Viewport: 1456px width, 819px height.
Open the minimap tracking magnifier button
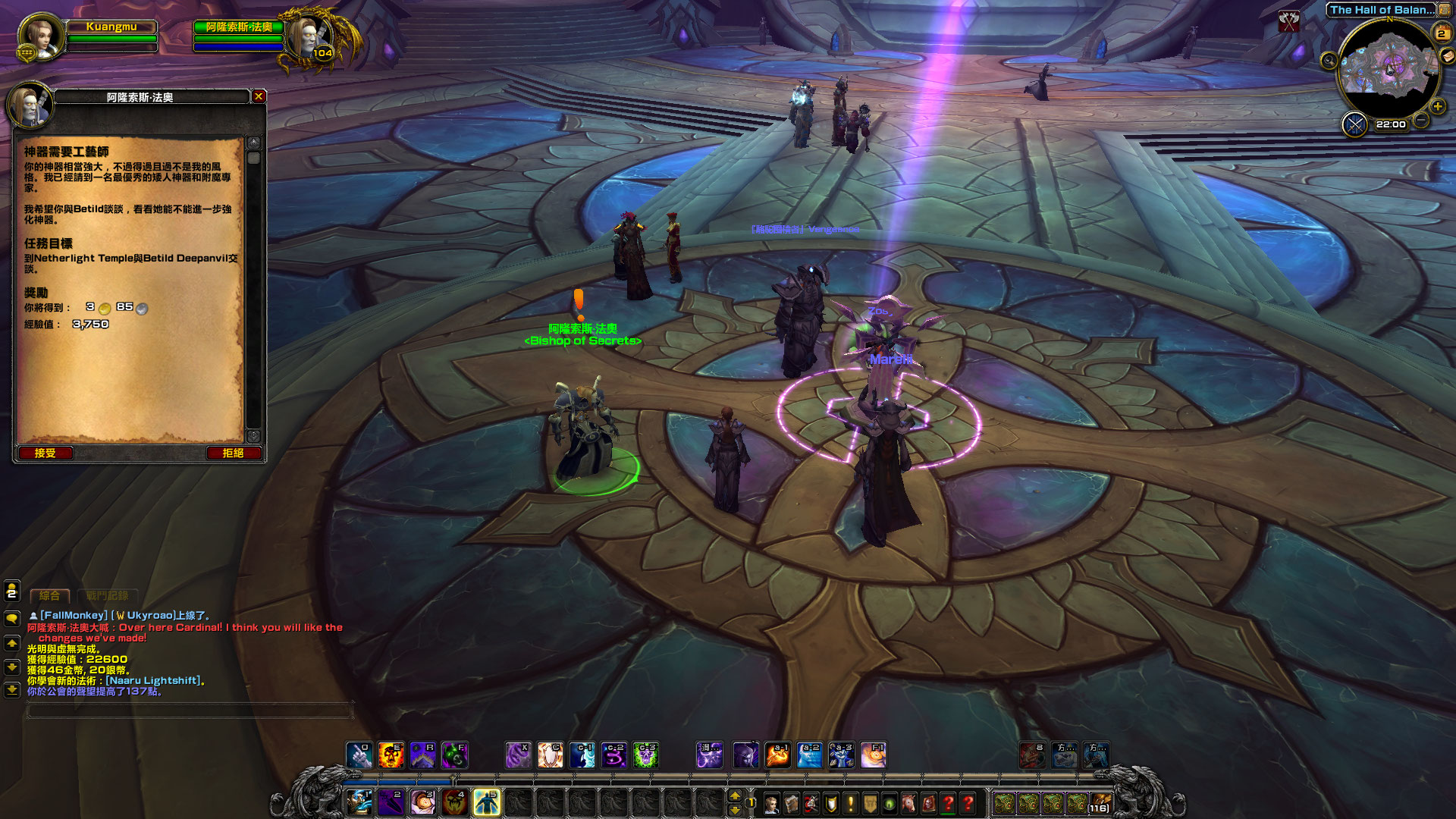[x=1329, y=61]
